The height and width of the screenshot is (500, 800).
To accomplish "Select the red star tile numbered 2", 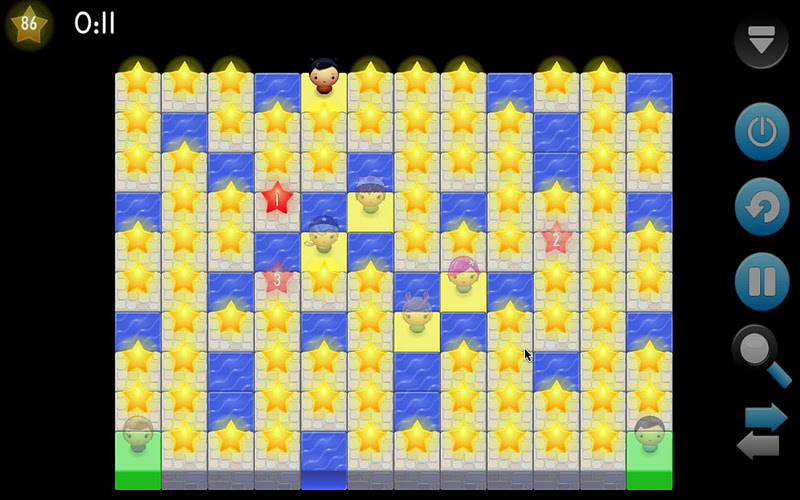I will coord(556,238).
